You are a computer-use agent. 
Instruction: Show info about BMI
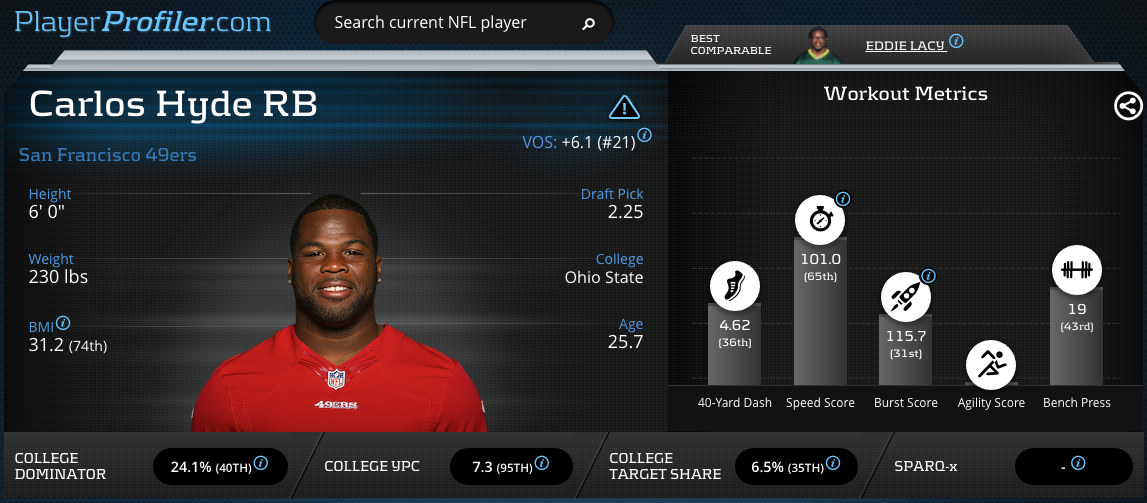pos(64,323)
